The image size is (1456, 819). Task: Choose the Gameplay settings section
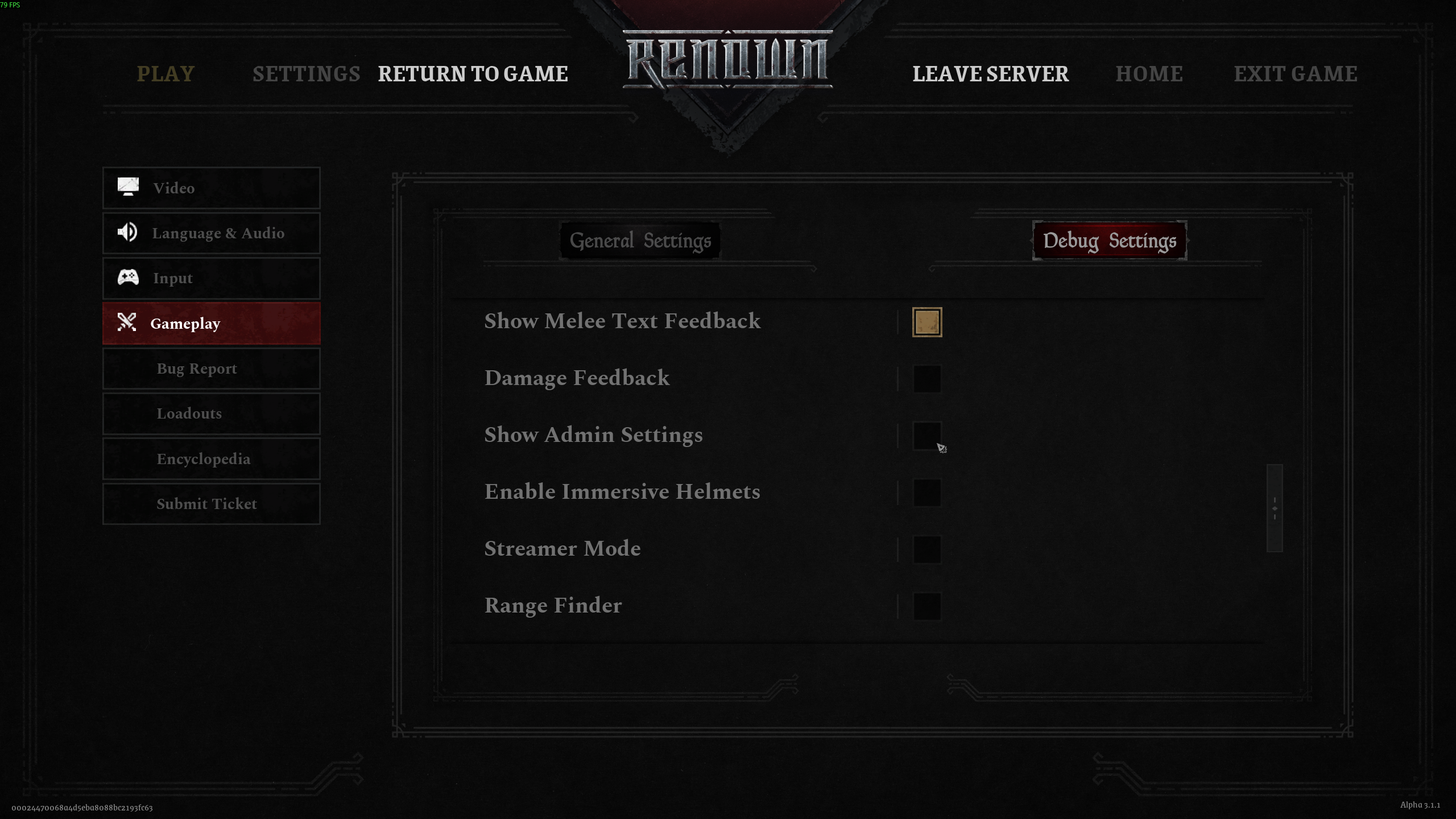coord(211,324)
